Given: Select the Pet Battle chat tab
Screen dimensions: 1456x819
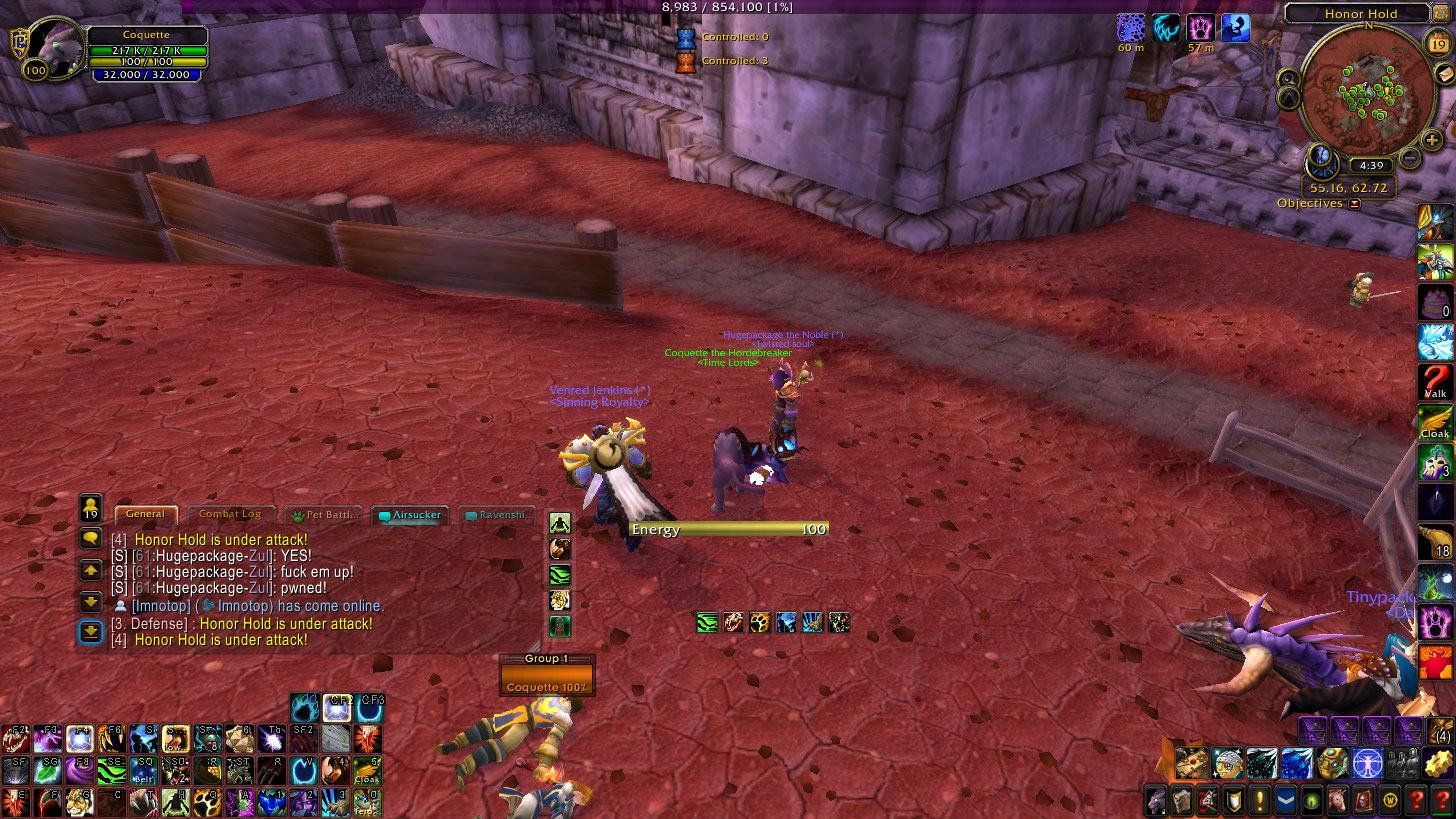Looking at the screenshot, I should point(326,515).
